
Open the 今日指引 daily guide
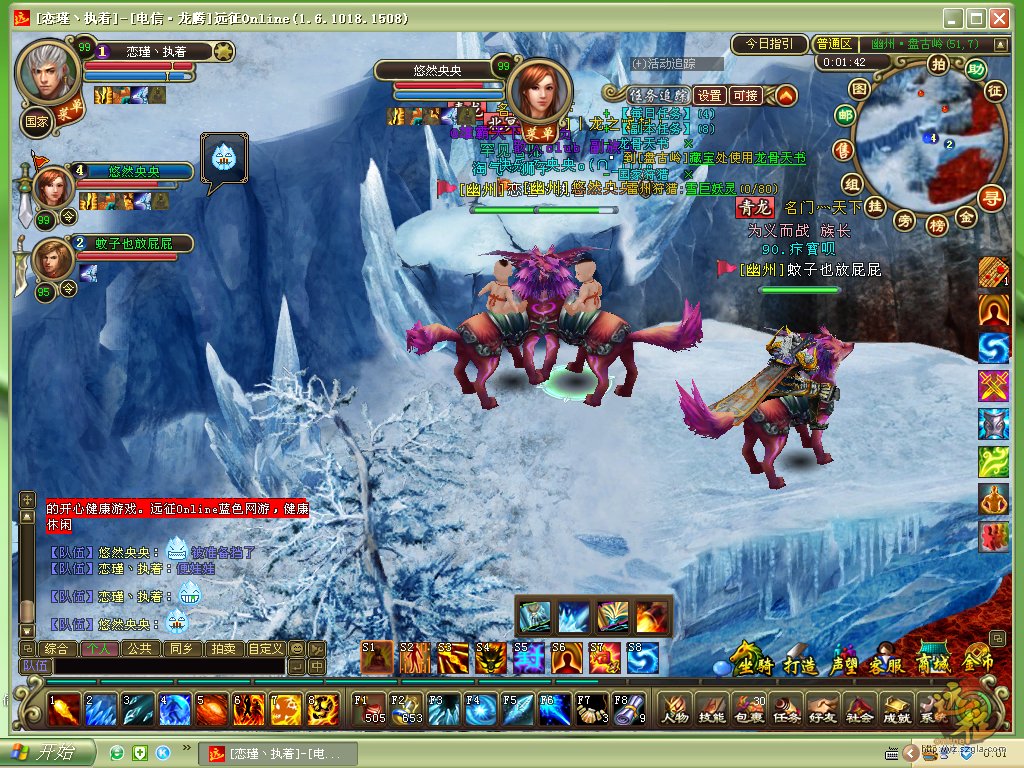coord(769,44)
